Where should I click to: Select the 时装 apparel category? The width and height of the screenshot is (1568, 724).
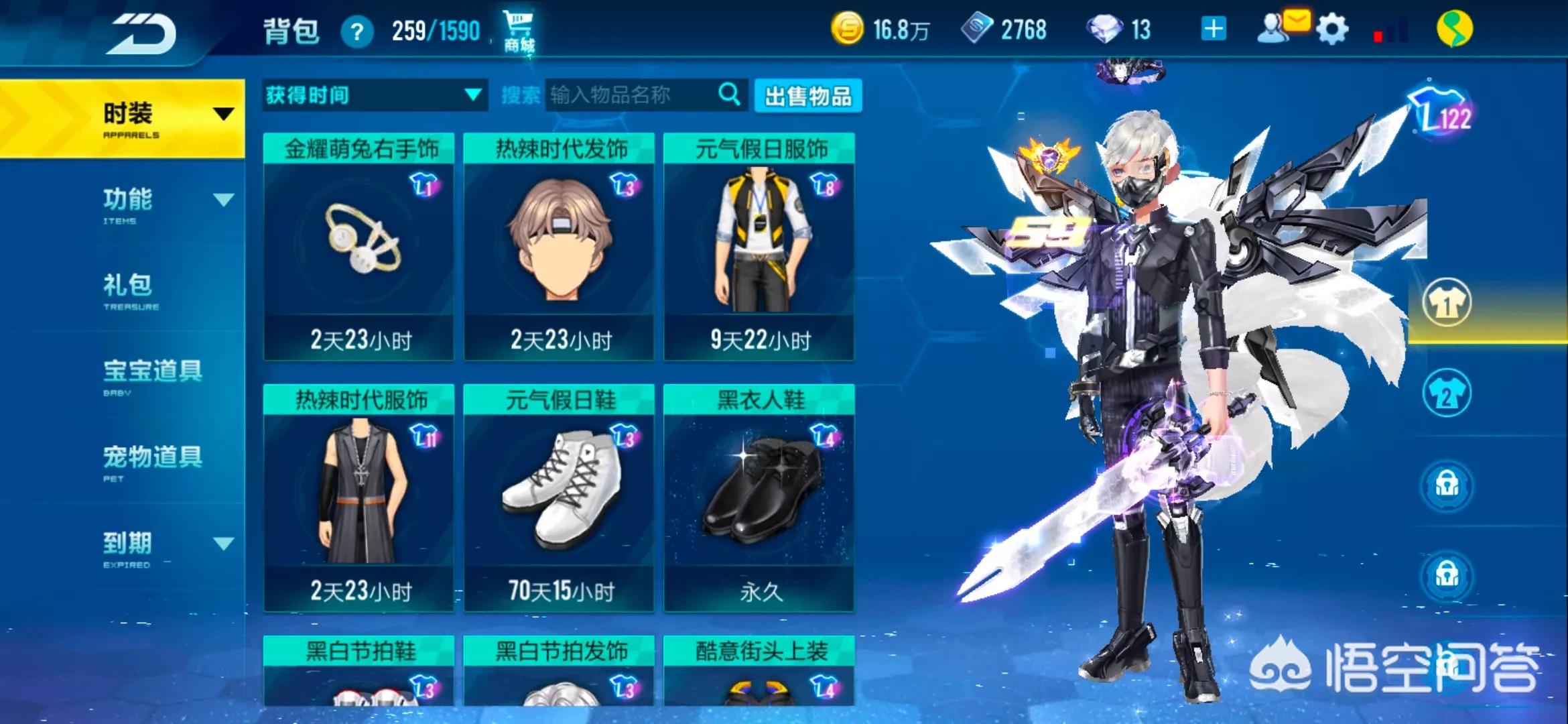127,119
